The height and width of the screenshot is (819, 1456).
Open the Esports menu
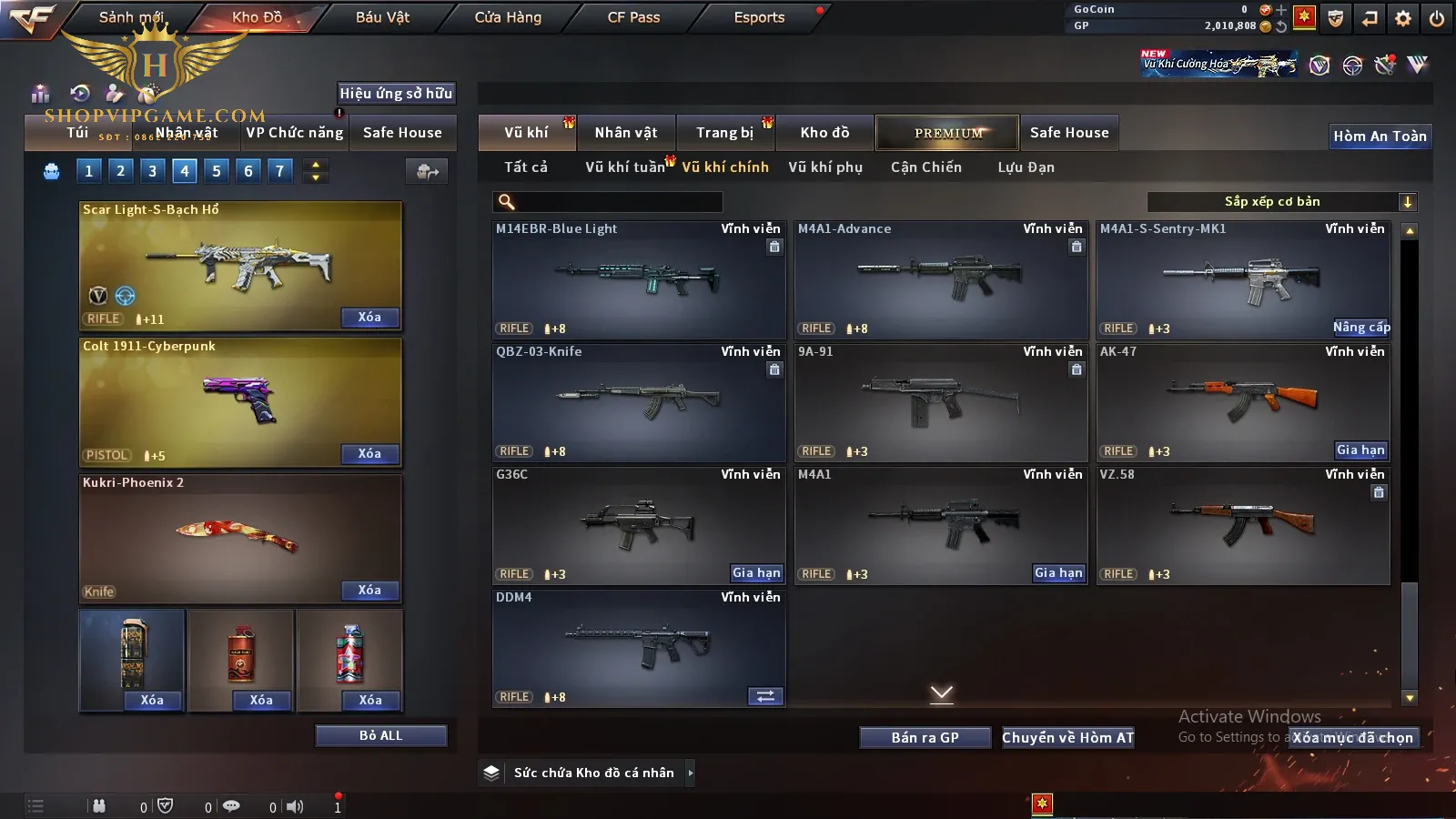point(759,17)
